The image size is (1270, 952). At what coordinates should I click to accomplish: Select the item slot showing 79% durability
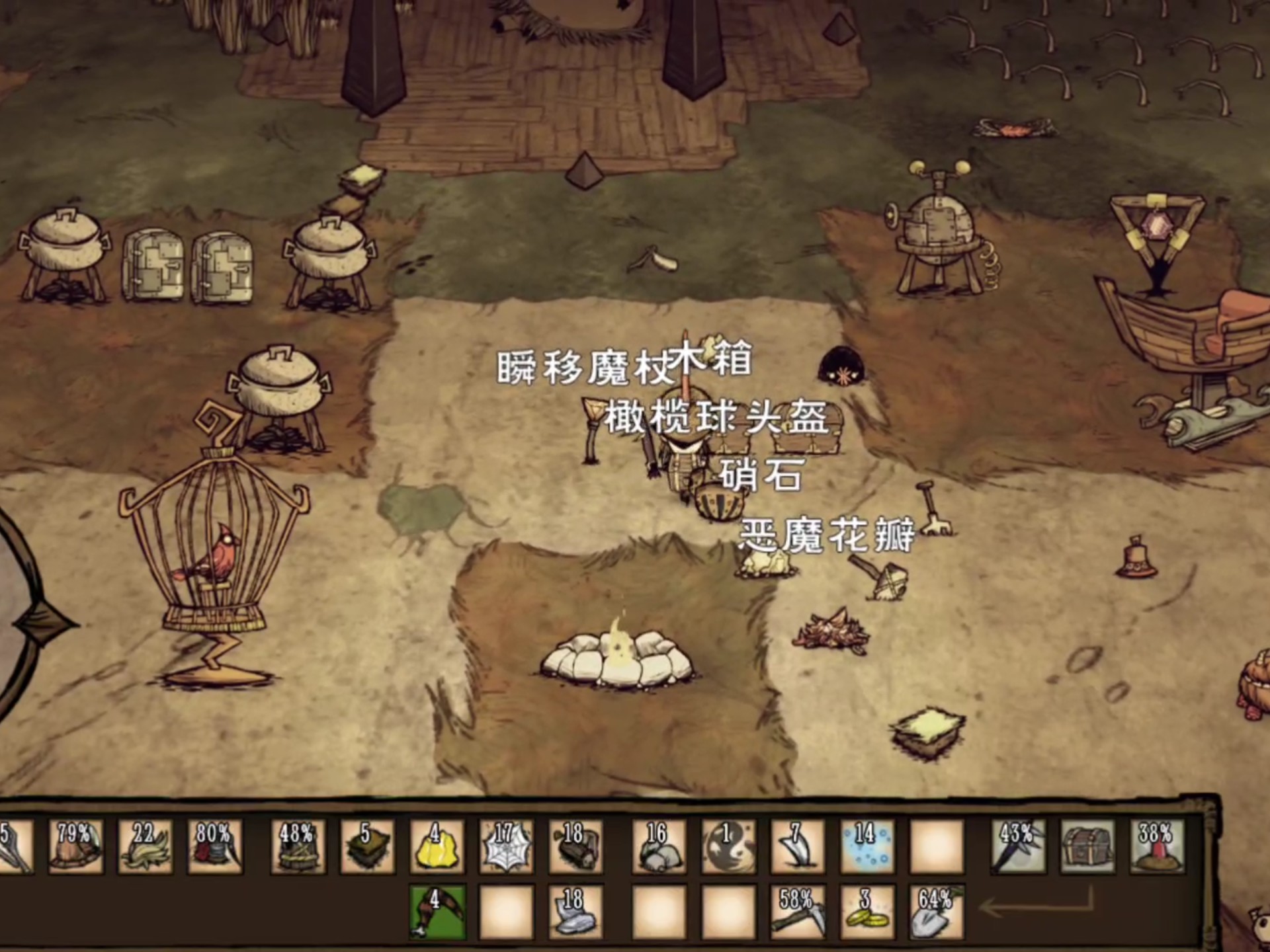[x=75, y=848]
